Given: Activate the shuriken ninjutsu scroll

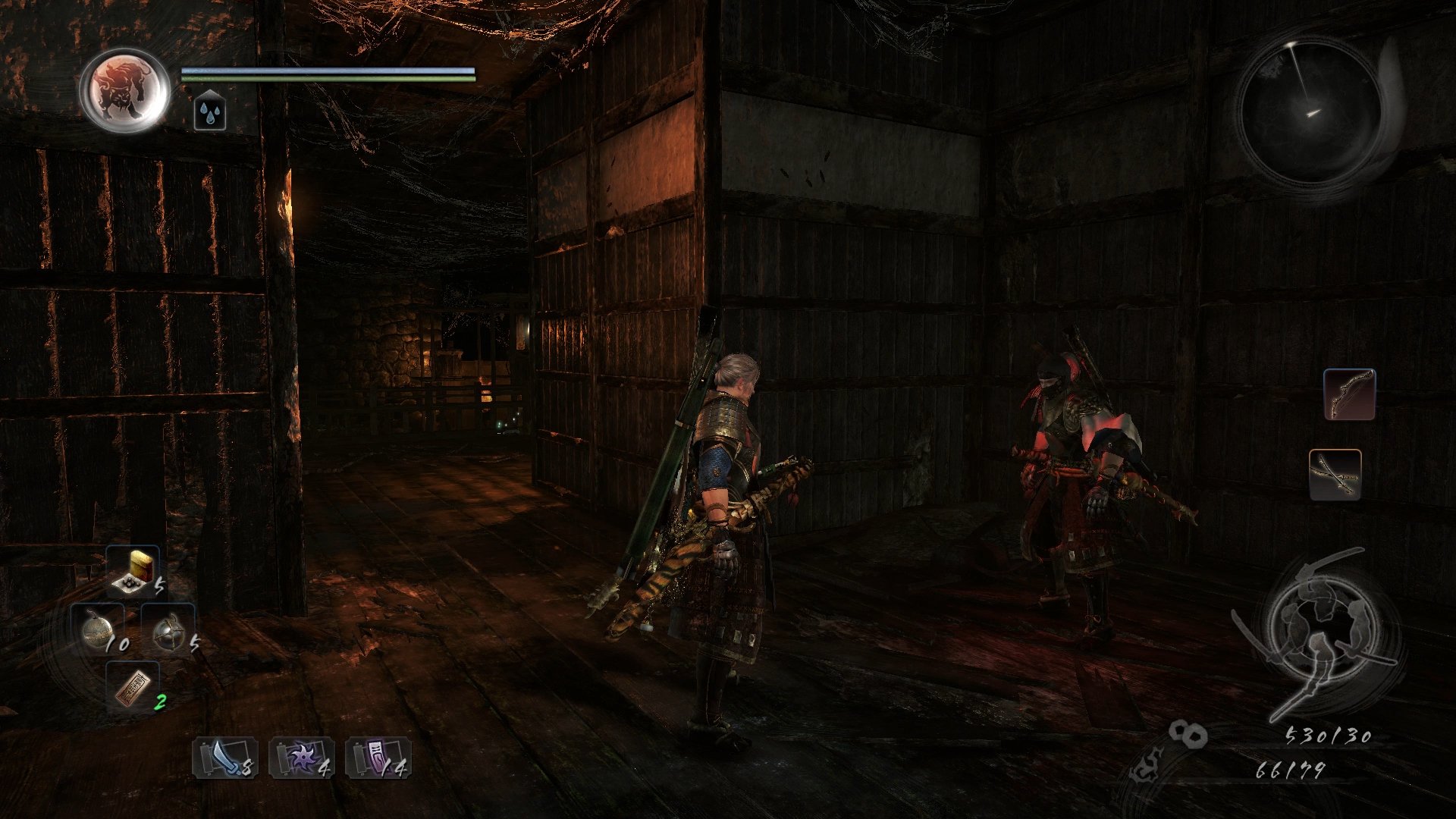Looking at the screenshot, I should (301, 758).
